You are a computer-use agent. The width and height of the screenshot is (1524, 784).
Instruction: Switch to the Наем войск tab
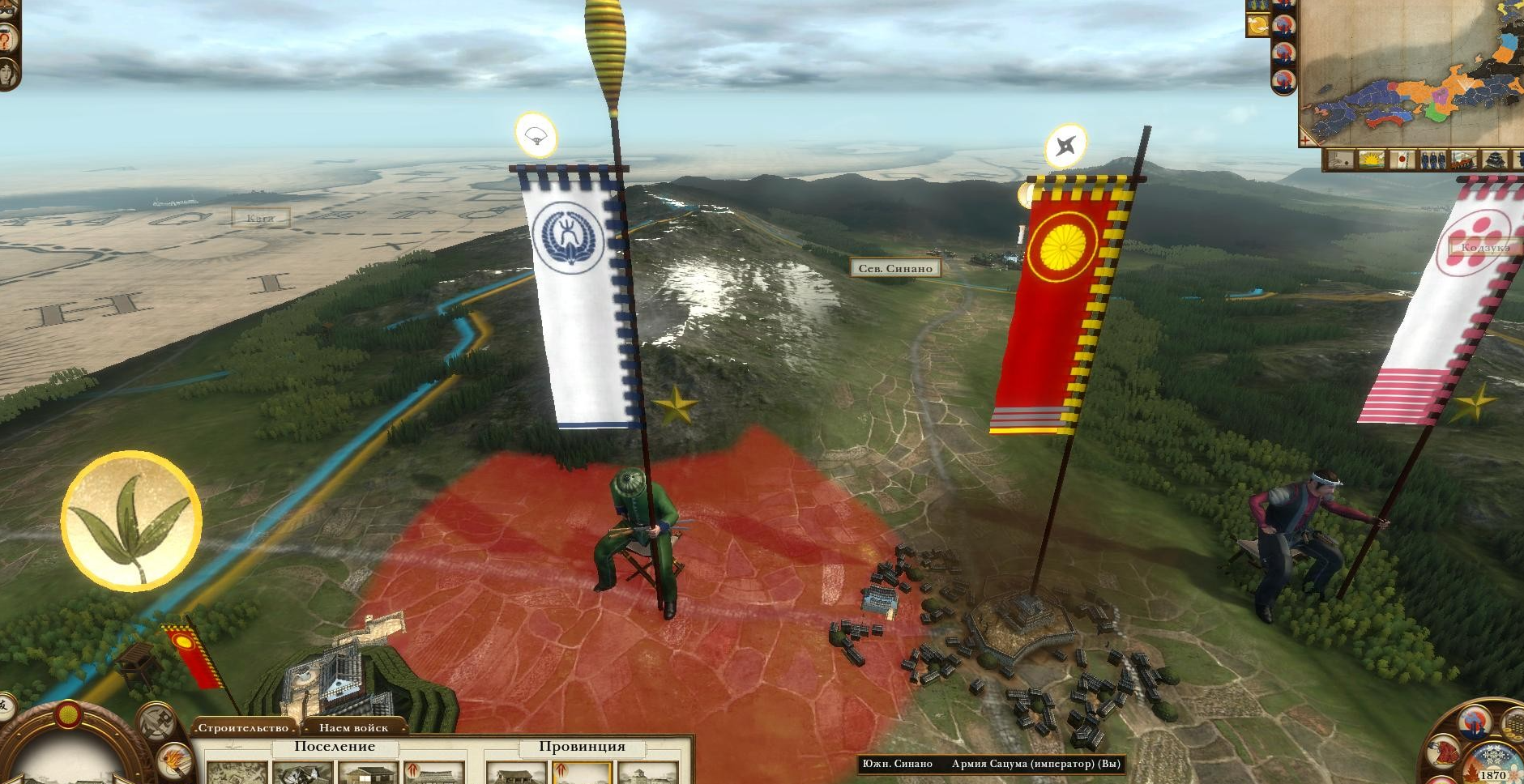352,728
